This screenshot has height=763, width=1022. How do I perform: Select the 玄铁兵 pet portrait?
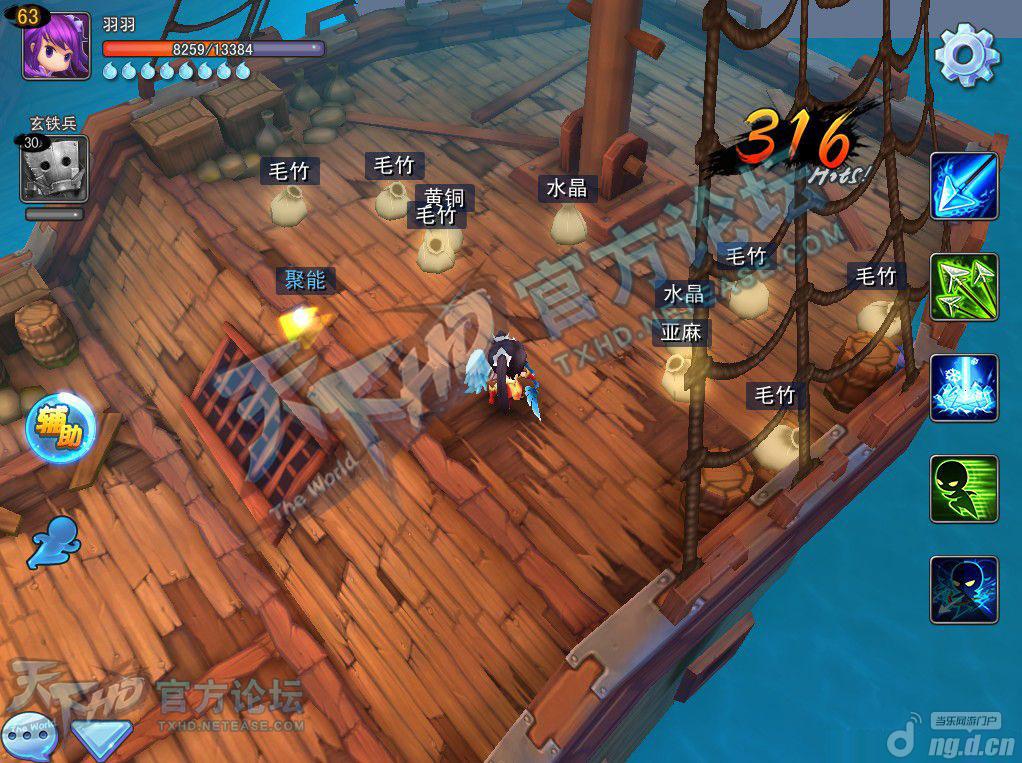[53, 168]
